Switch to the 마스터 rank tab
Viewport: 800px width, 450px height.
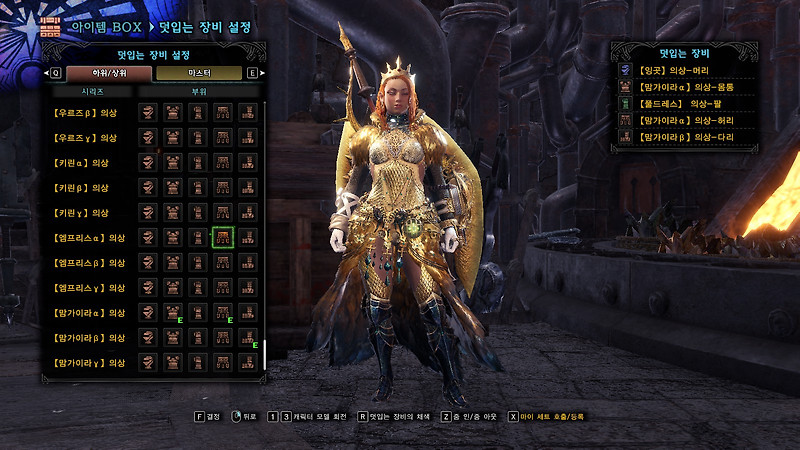[198, 73]
